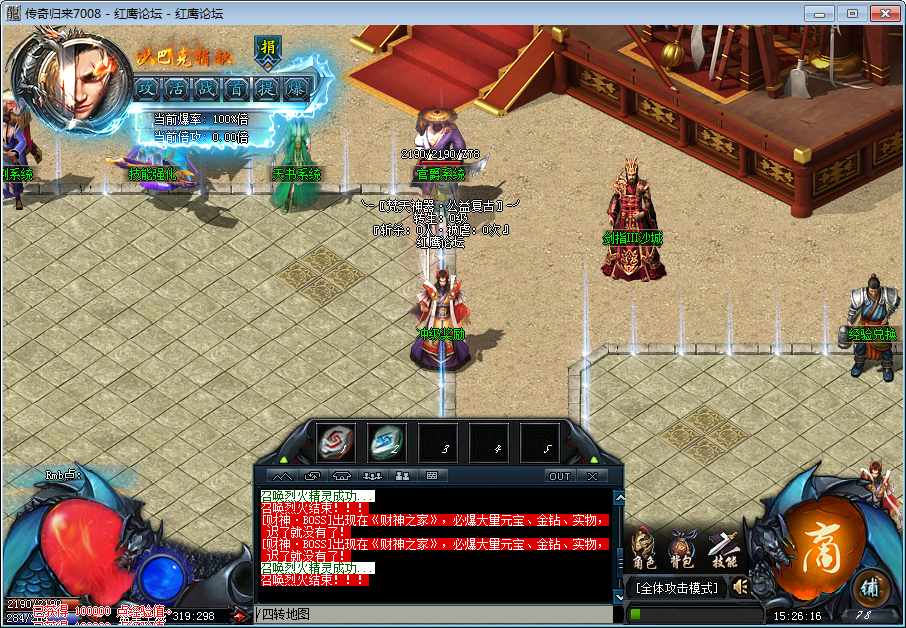Use the blue rune in hotbar slot 2
Viewport: 906px width, 628px height.
(x=387, y=442)
